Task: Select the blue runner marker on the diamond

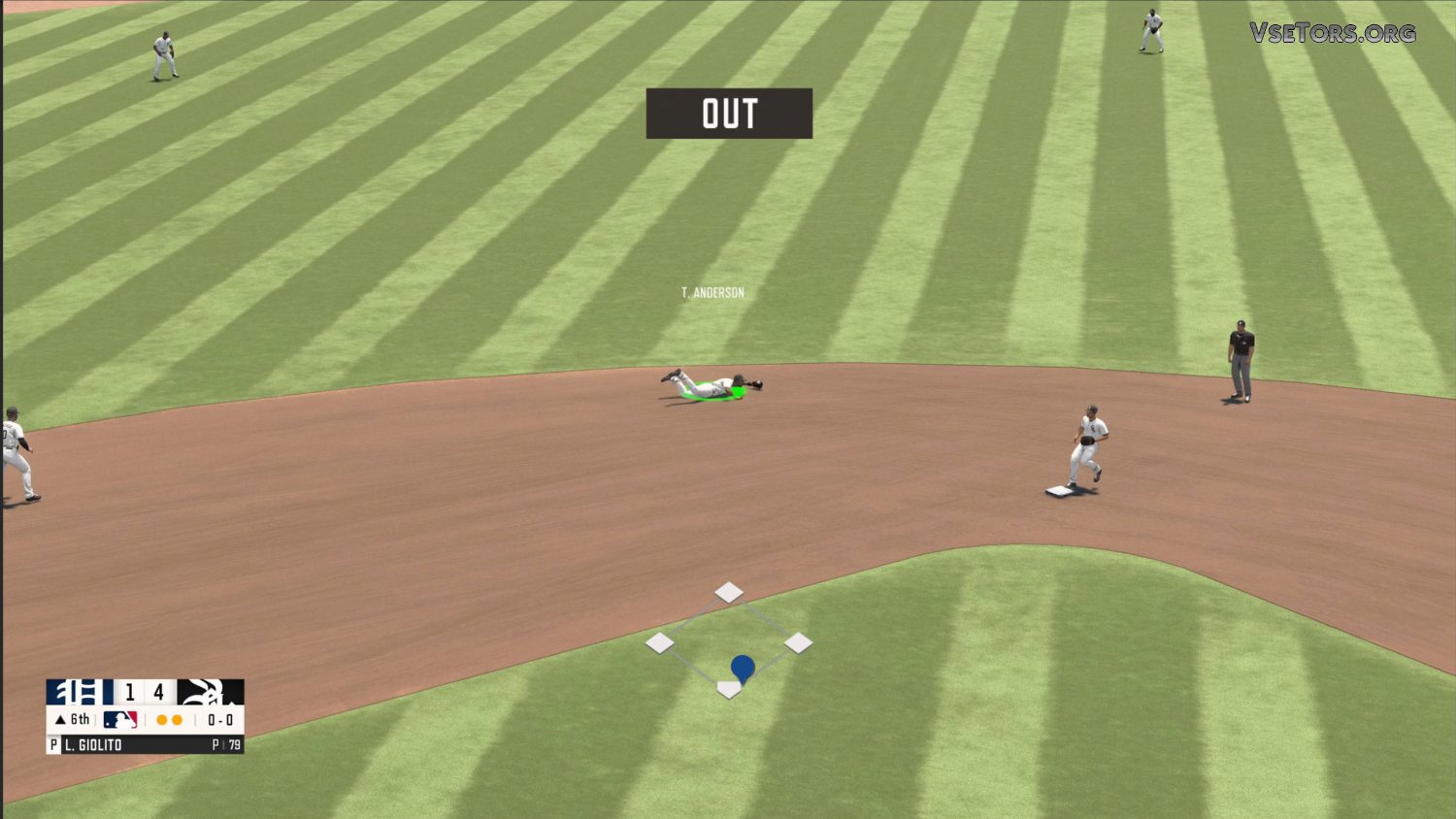Action: [x=743, y=668]
